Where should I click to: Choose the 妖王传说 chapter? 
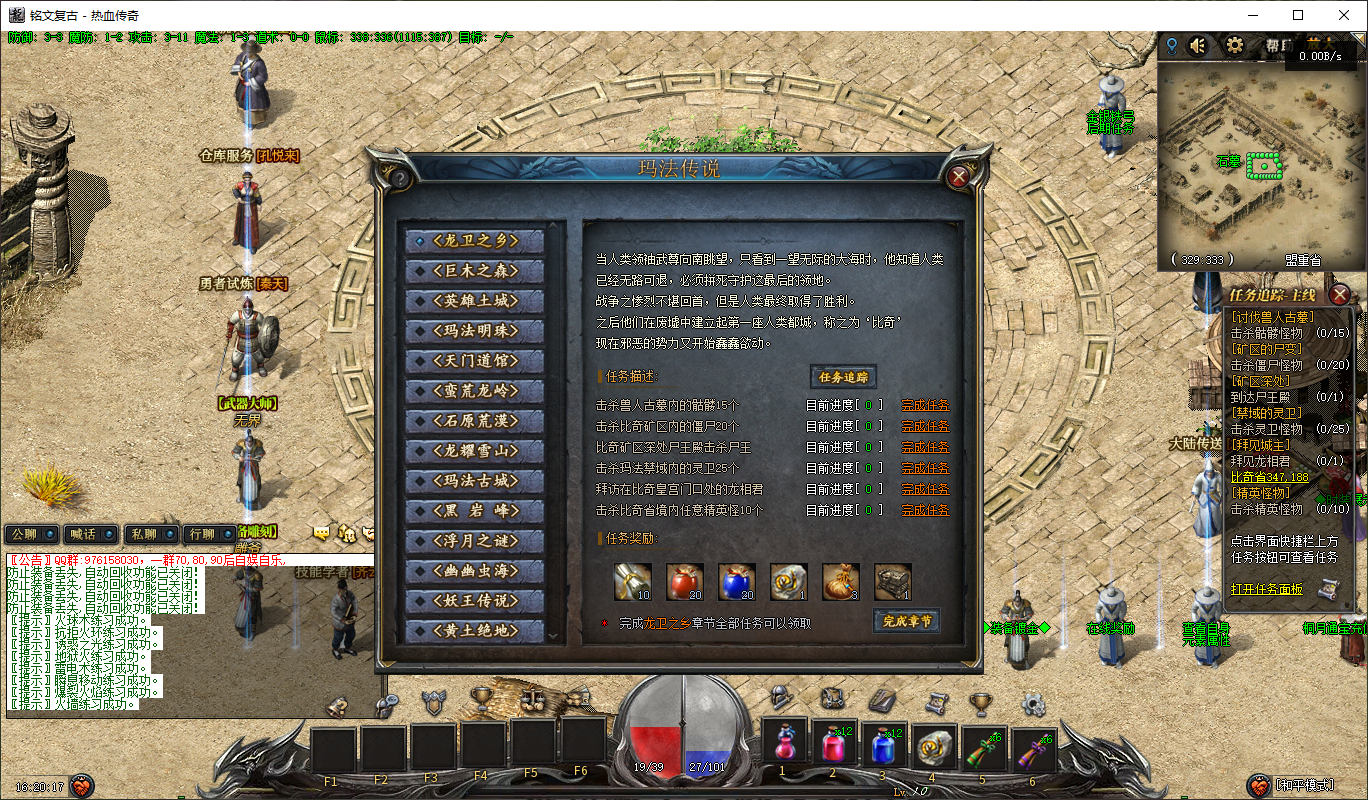(x=475, y=601)
